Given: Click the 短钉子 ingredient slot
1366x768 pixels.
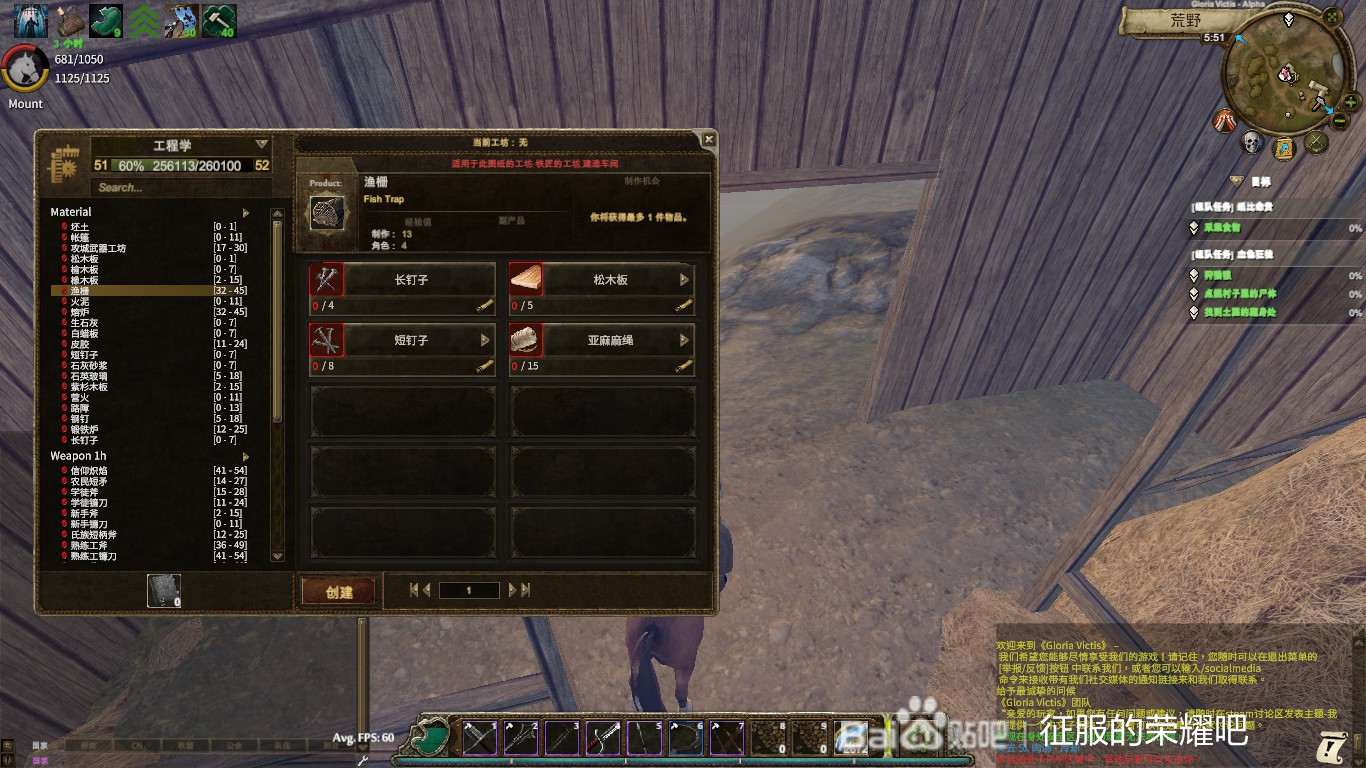Looking at the screenshot, I should (402, 340).
